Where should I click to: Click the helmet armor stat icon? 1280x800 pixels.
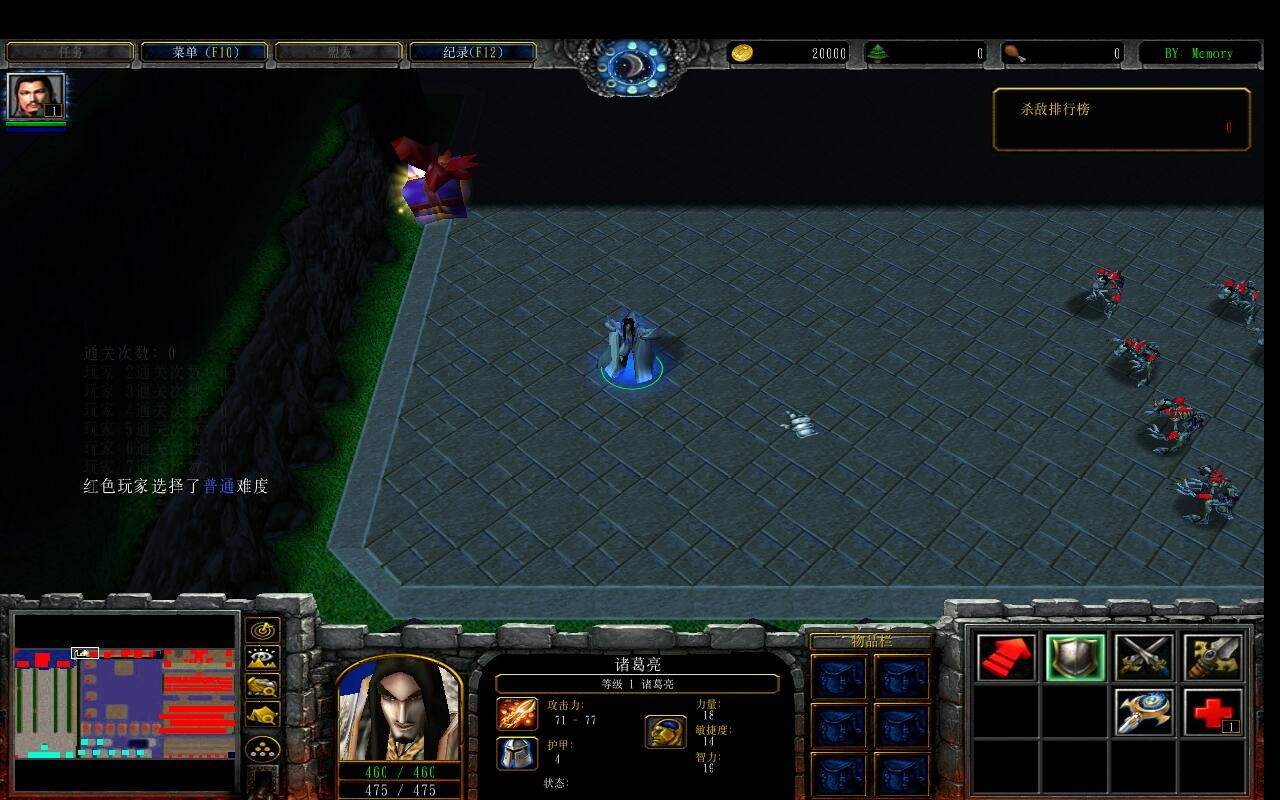[x=517, y=753]
